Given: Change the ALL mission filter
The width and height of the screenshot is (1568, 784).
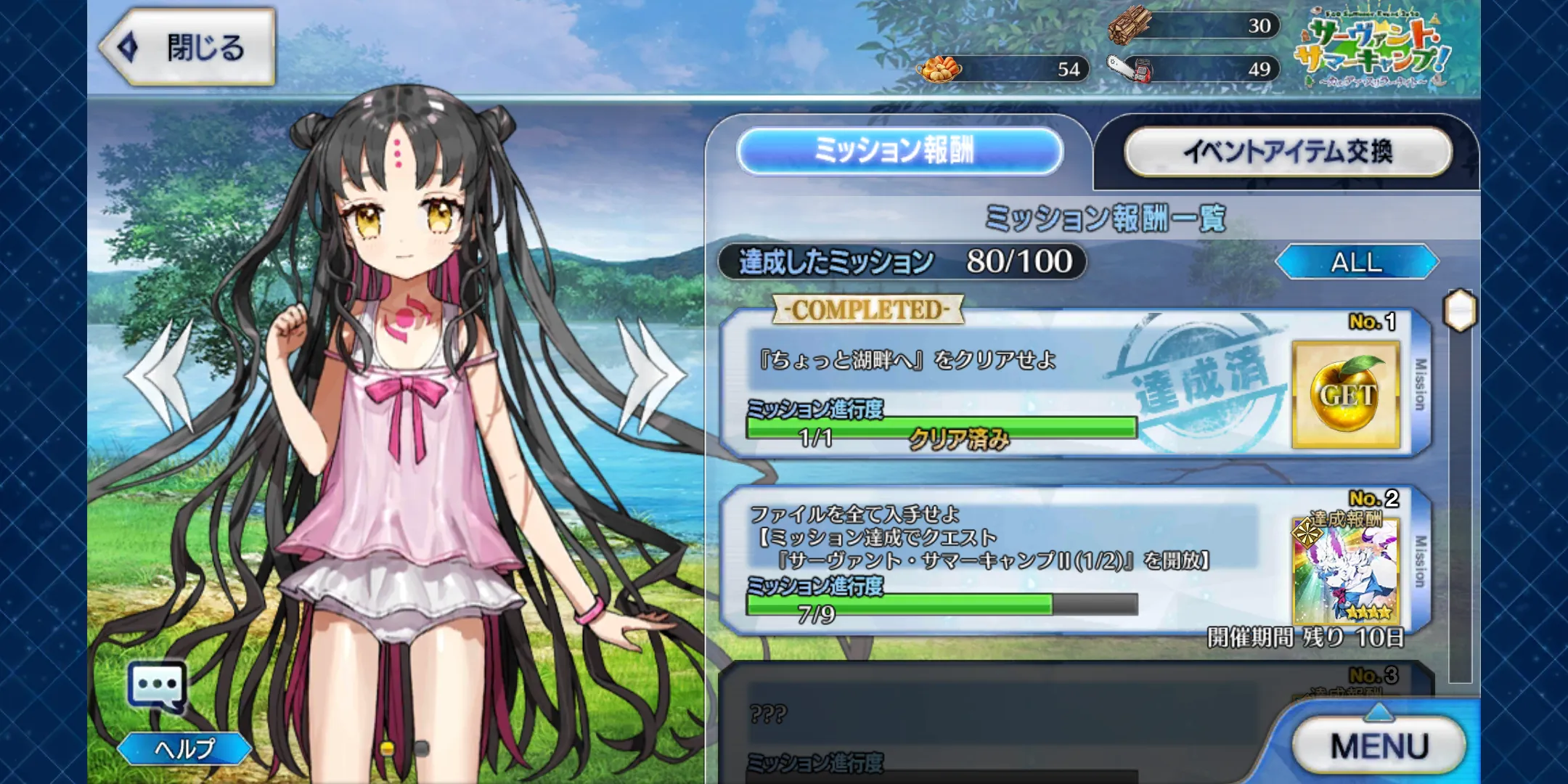Looking at the screenshot, I should [1356, 262].
